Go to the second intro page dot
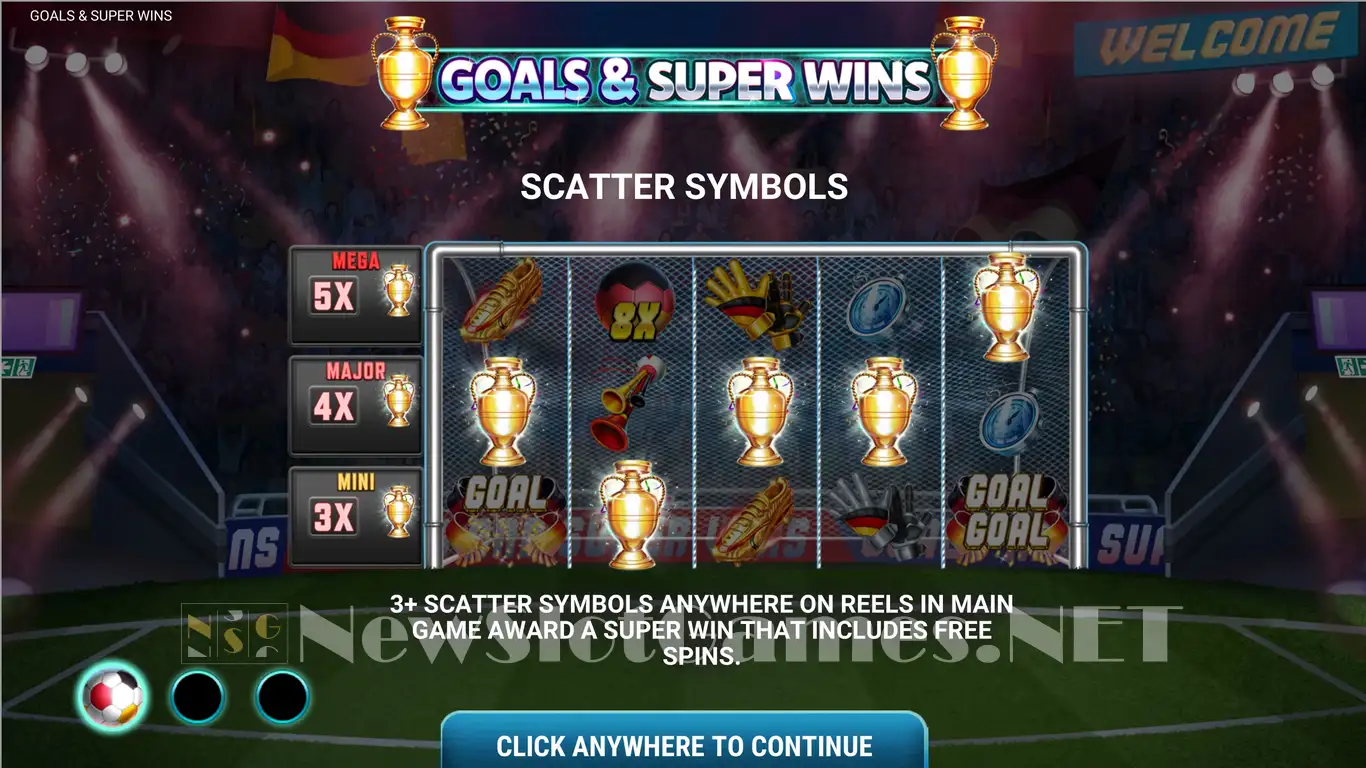This screenshot has height=768, width=1366. 198,697
